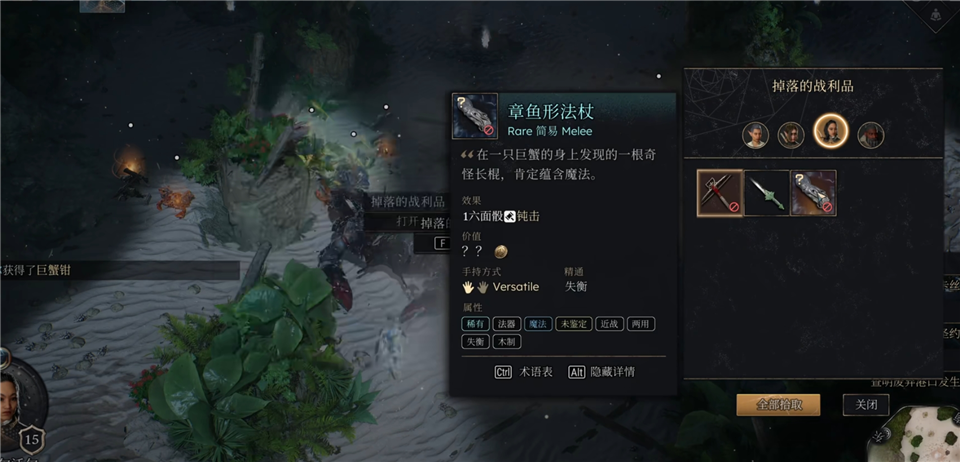Click the 魔法 (Magic) attribute tag
The height and width of the screenshot is (462, 960).
point(539,323)
